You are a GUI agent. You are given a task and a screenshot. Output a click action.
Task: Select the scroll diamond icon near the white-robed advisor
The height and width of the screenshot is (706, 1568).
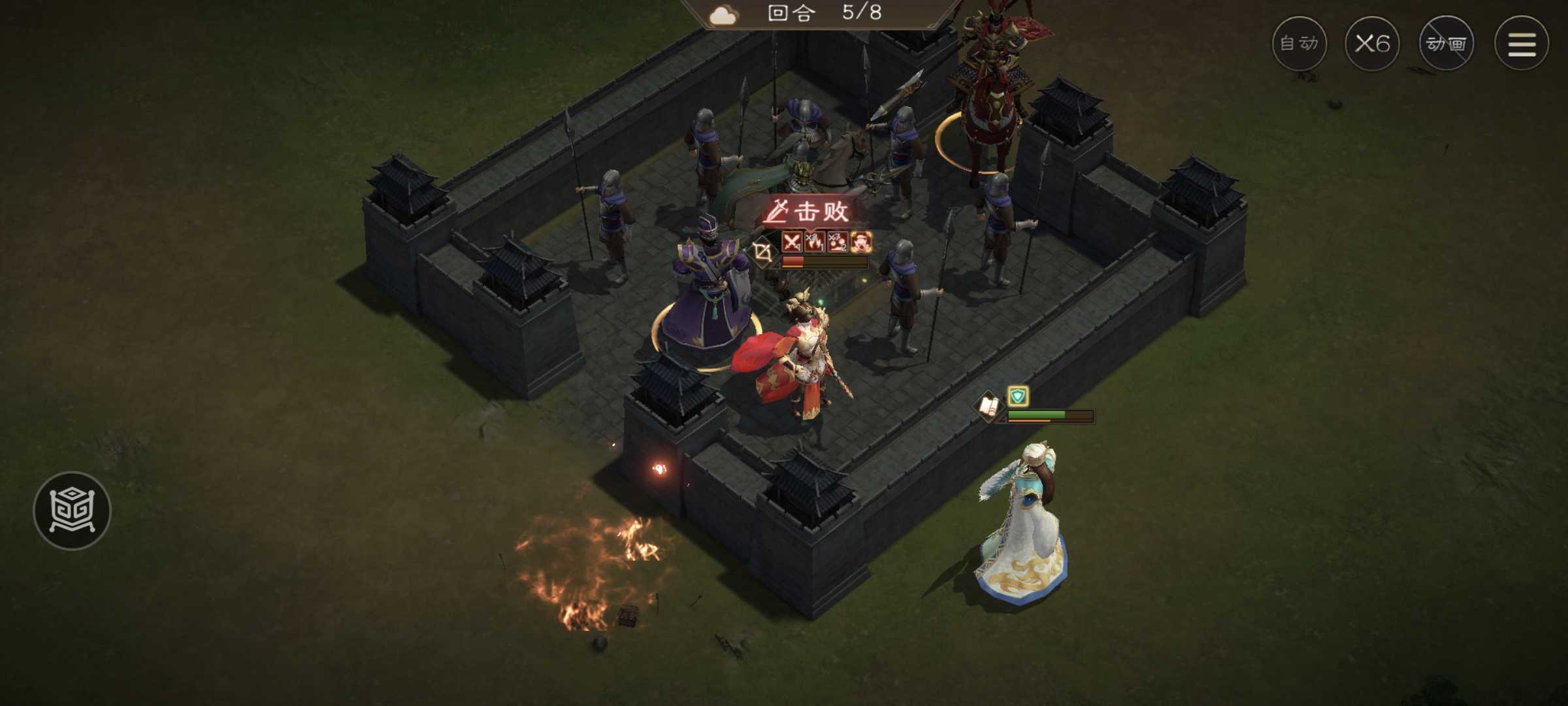[x=989, y=405]
